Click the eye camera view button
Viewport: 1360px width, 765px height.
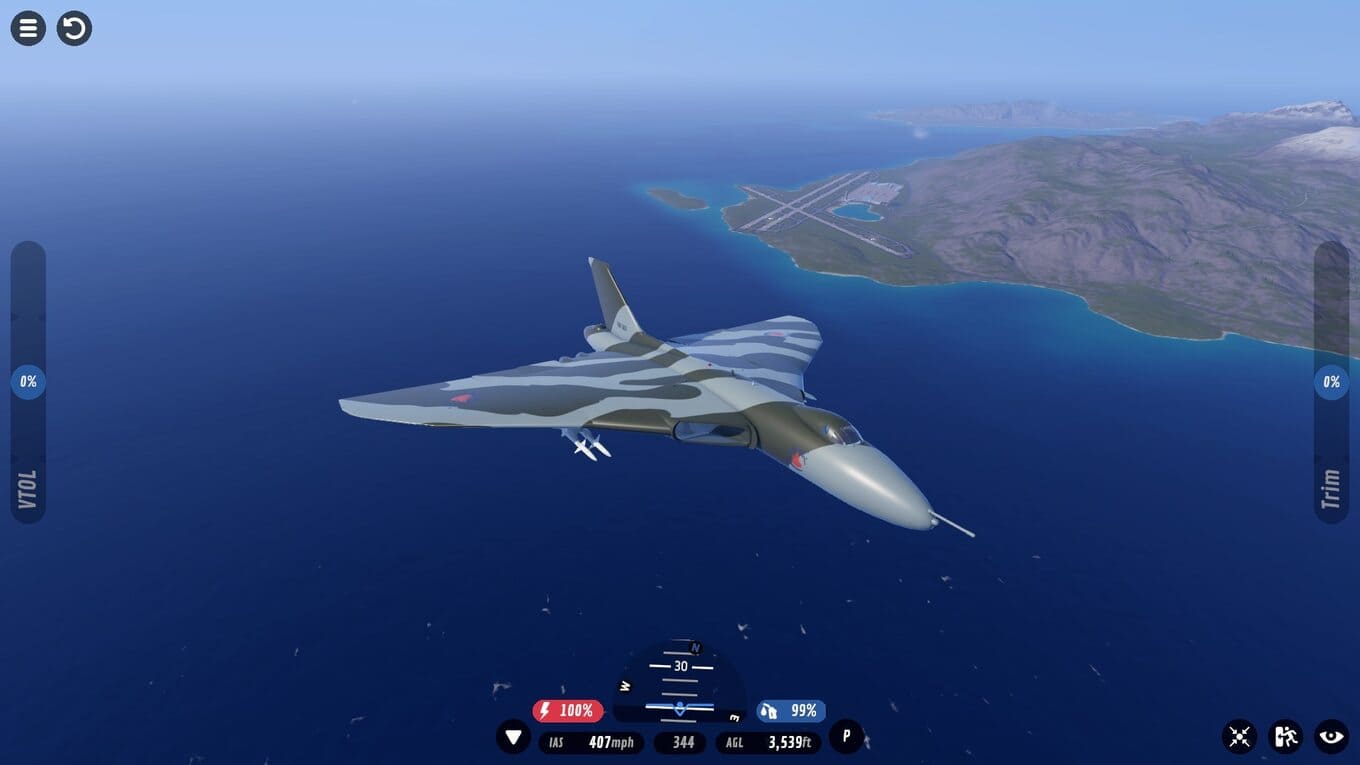pos(1331,737)
